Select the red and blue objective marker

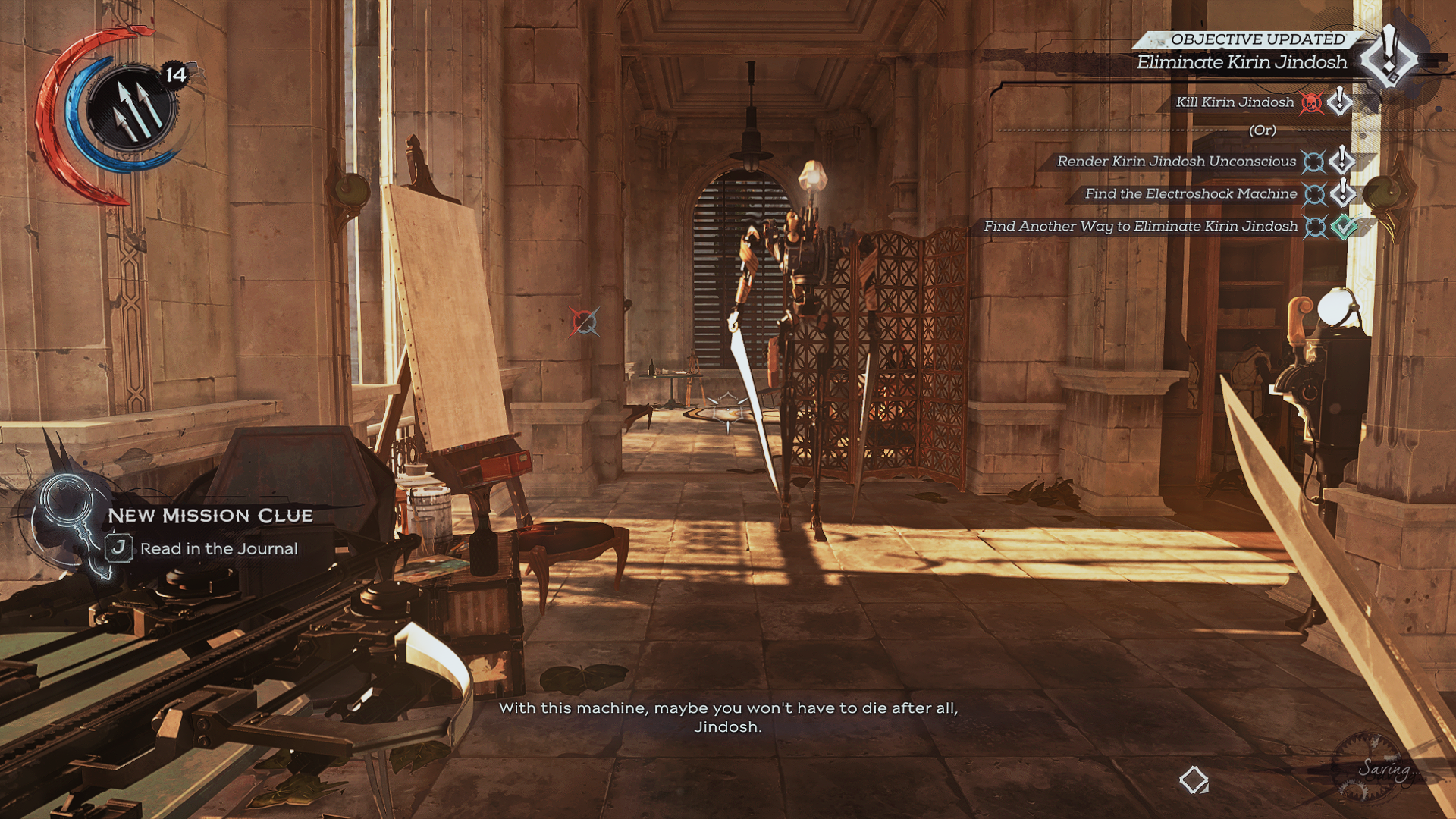pos(585,322)
